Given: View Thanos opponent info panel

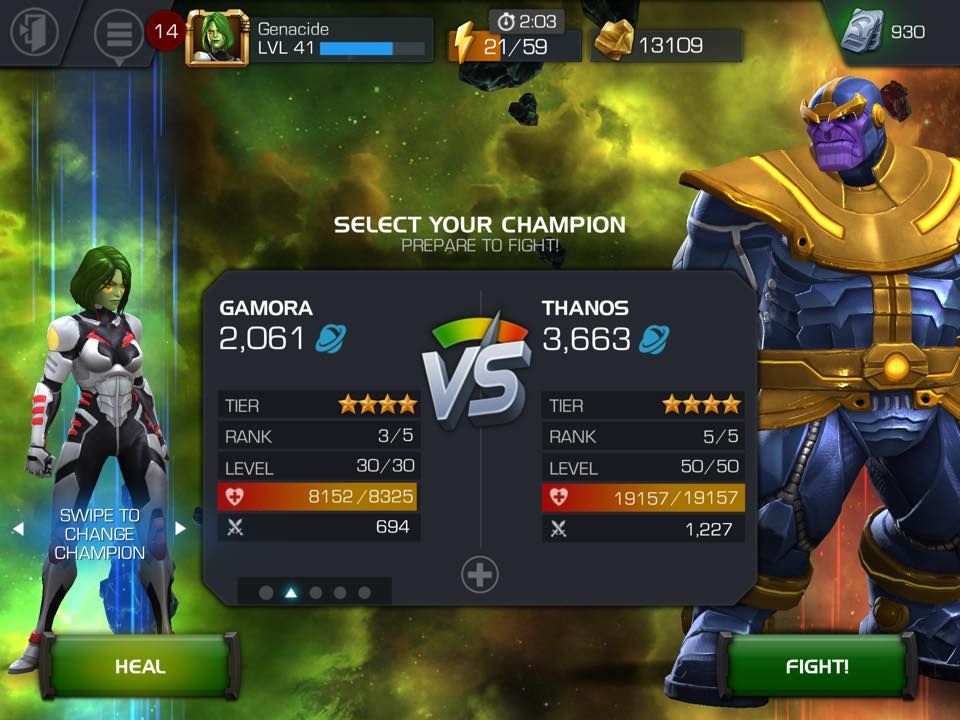Looking at the screenshot, I should tap(642, 420).
